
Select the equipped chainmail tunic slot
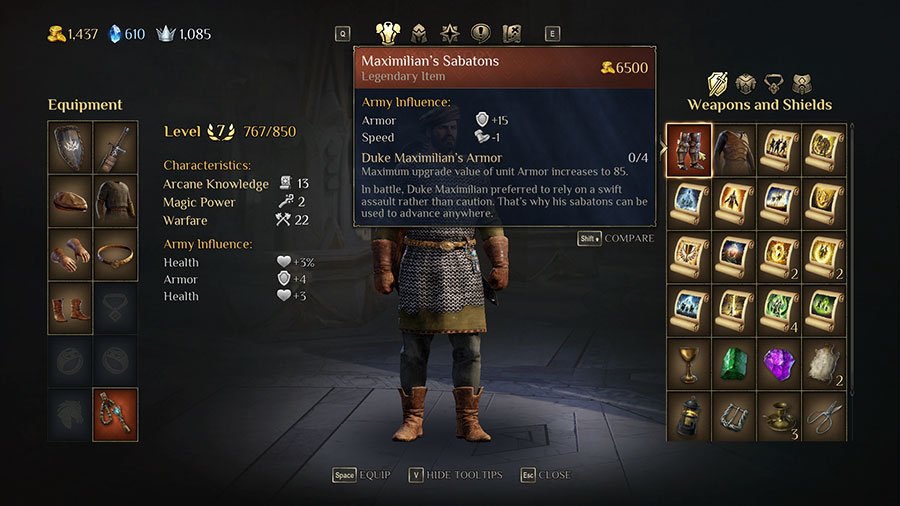click(x=115, y=200)
